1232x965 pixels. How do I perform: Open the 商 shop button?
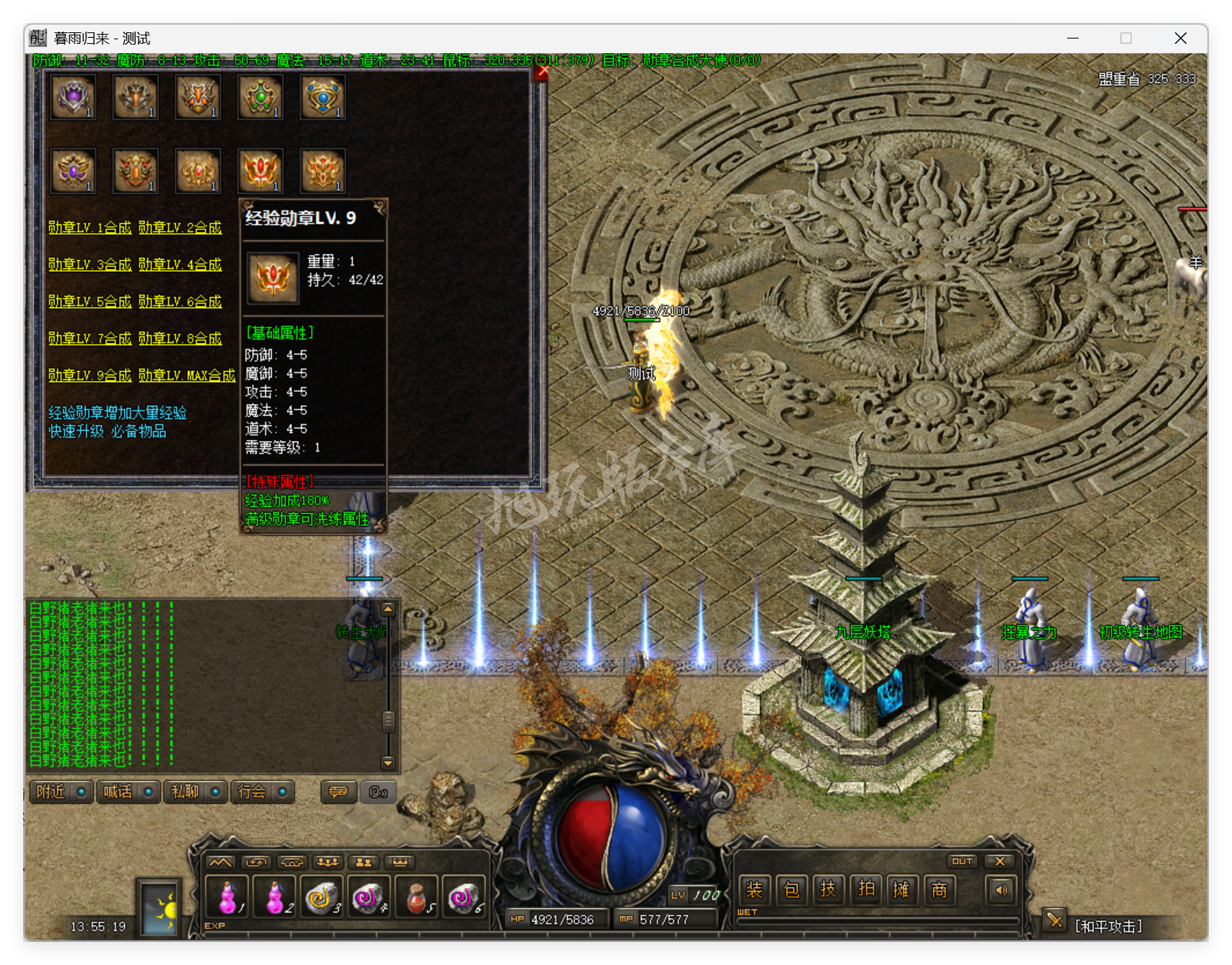pyautogui.click(x=939, y=890)
